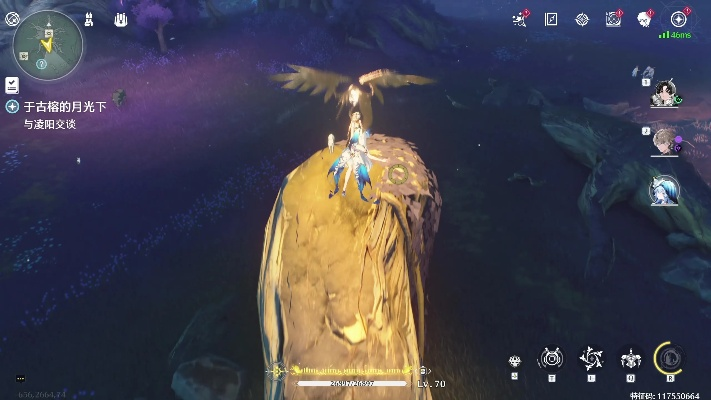Open the square-framed badge icon in top bar
The width and height of the screenshot is (711, 400).
[613, 19]
